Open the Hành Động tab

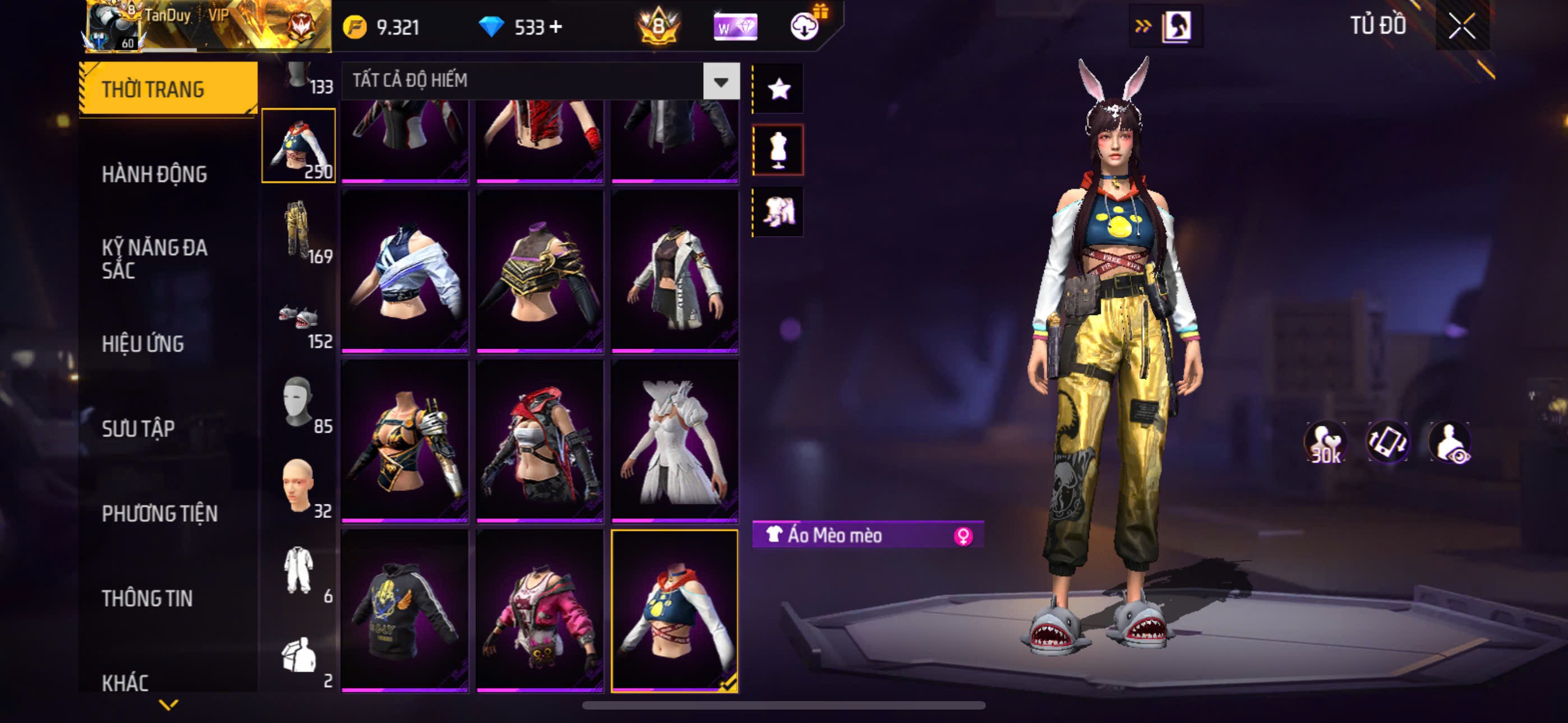155,175
